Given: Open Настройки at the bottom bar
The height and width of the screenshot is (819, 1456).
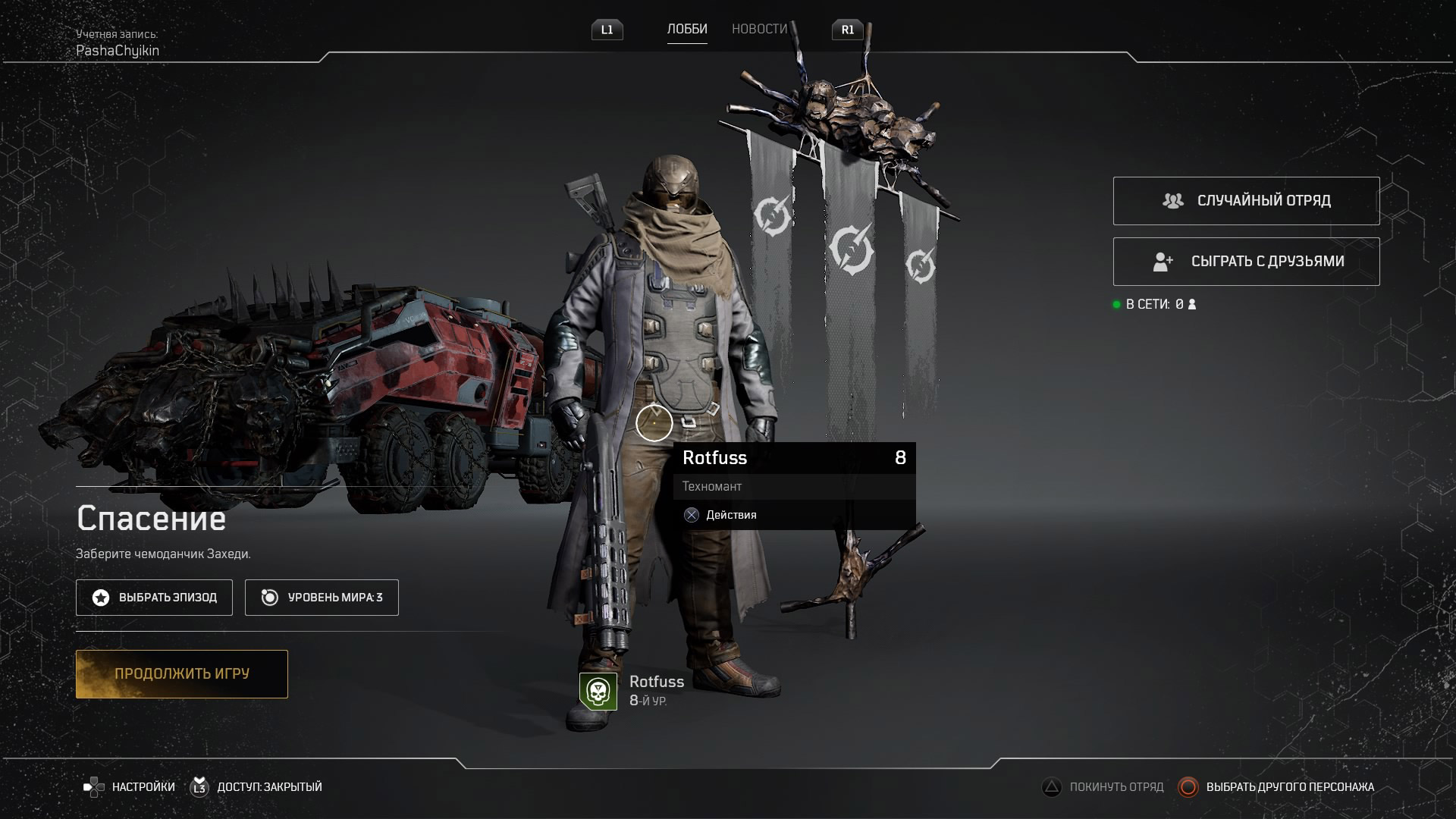Looking at the screenshot, I should coord(130,787).
